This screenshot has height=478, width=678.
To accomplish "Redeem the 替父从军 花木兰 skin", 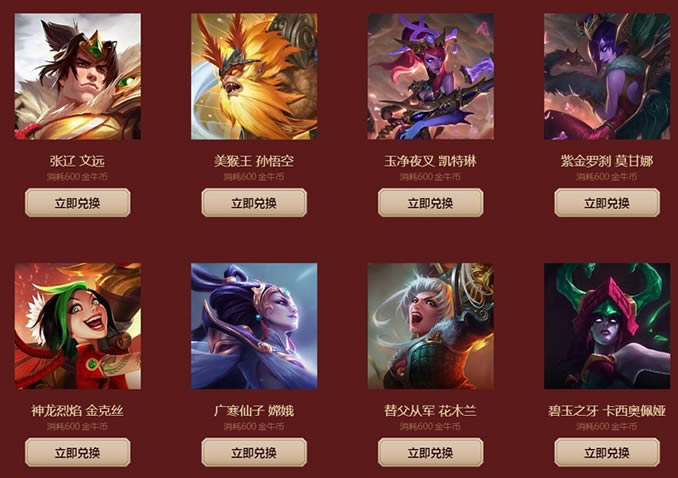I will pos(430,453).
